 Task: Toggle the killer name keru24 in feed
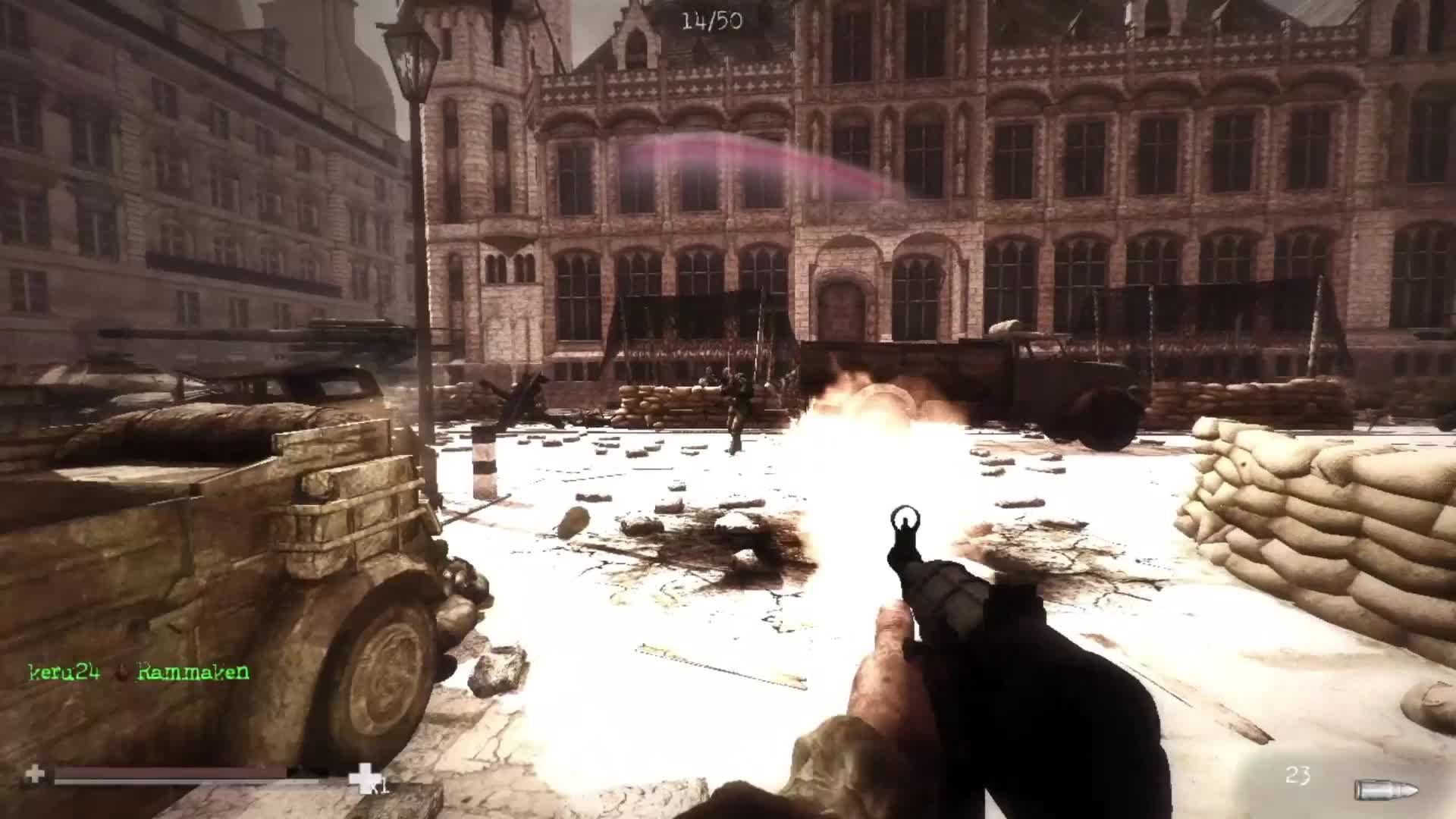tap(64, 670)
